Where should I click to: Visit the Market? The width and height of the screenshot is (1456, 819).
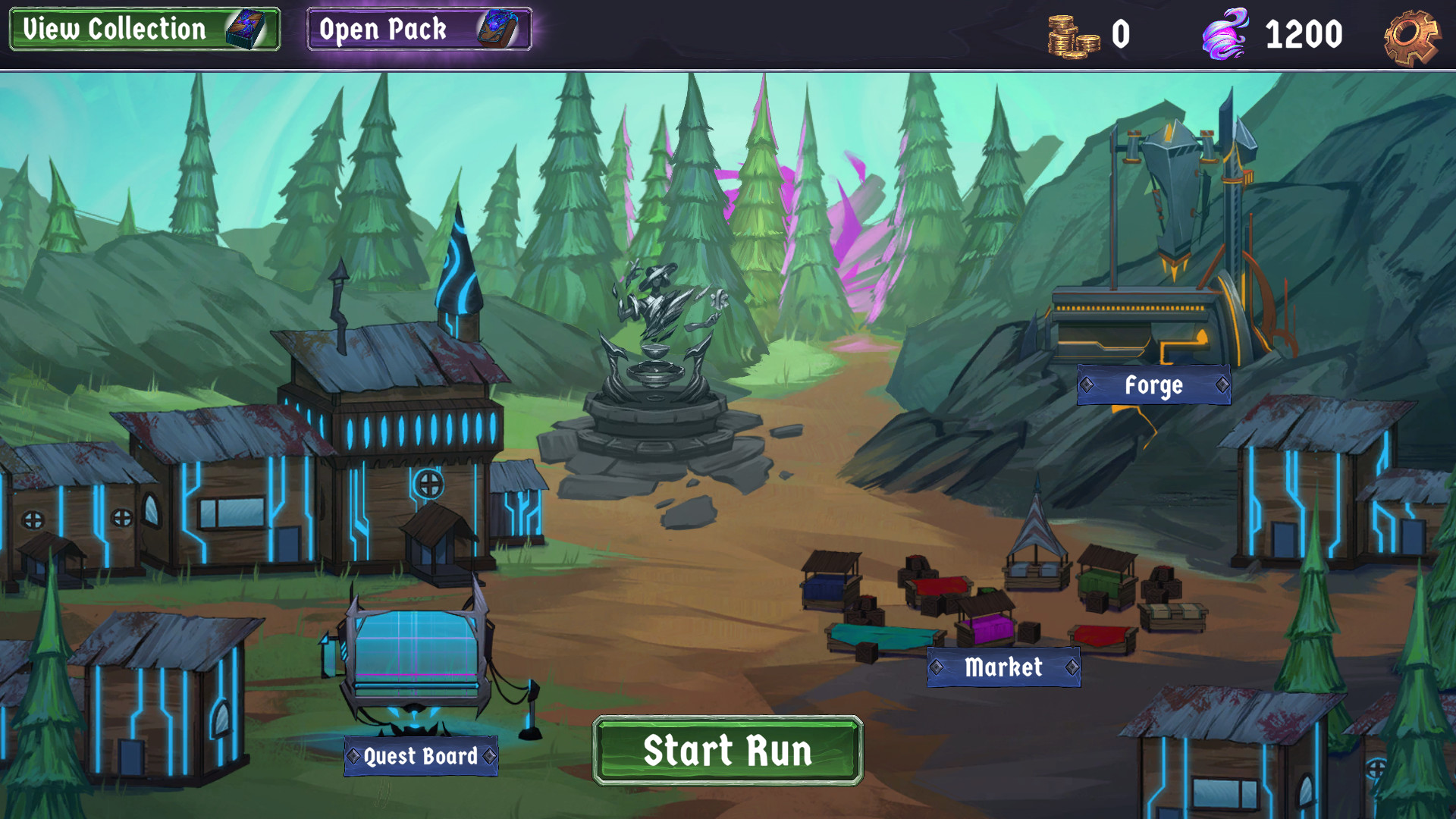(1003, 667)
